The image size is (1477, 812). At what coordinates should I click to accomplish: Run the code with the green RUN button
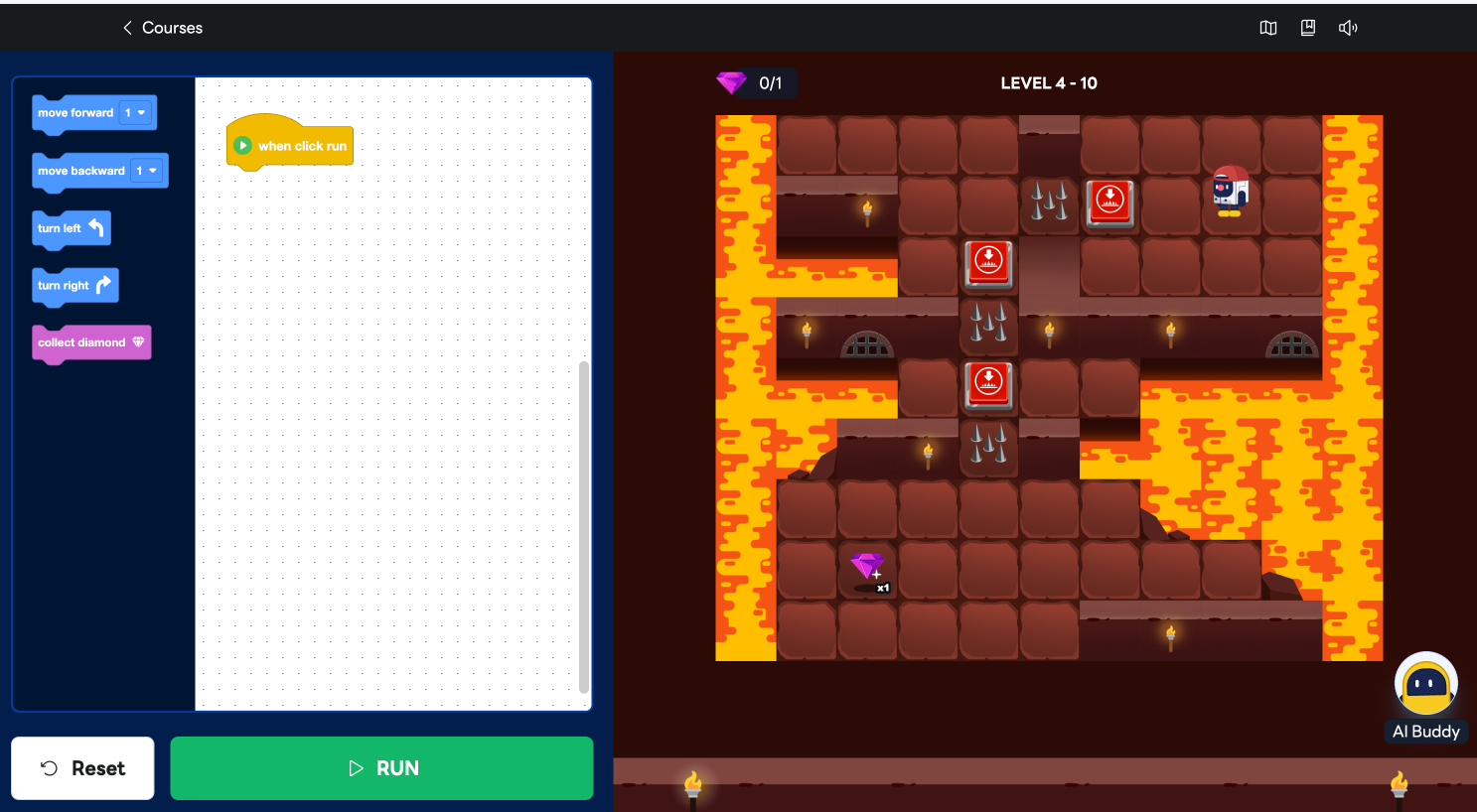pos(381,767)
